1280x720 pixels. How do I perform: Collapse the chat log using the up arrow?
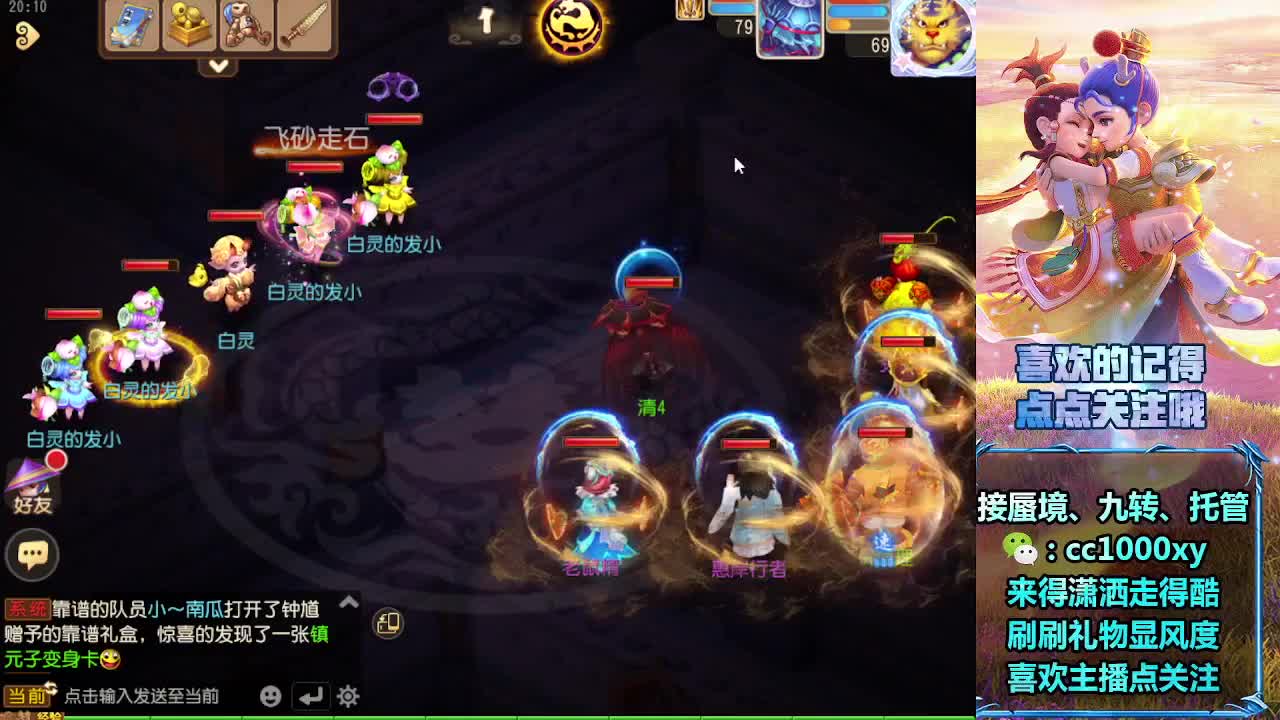pos(348,602)
